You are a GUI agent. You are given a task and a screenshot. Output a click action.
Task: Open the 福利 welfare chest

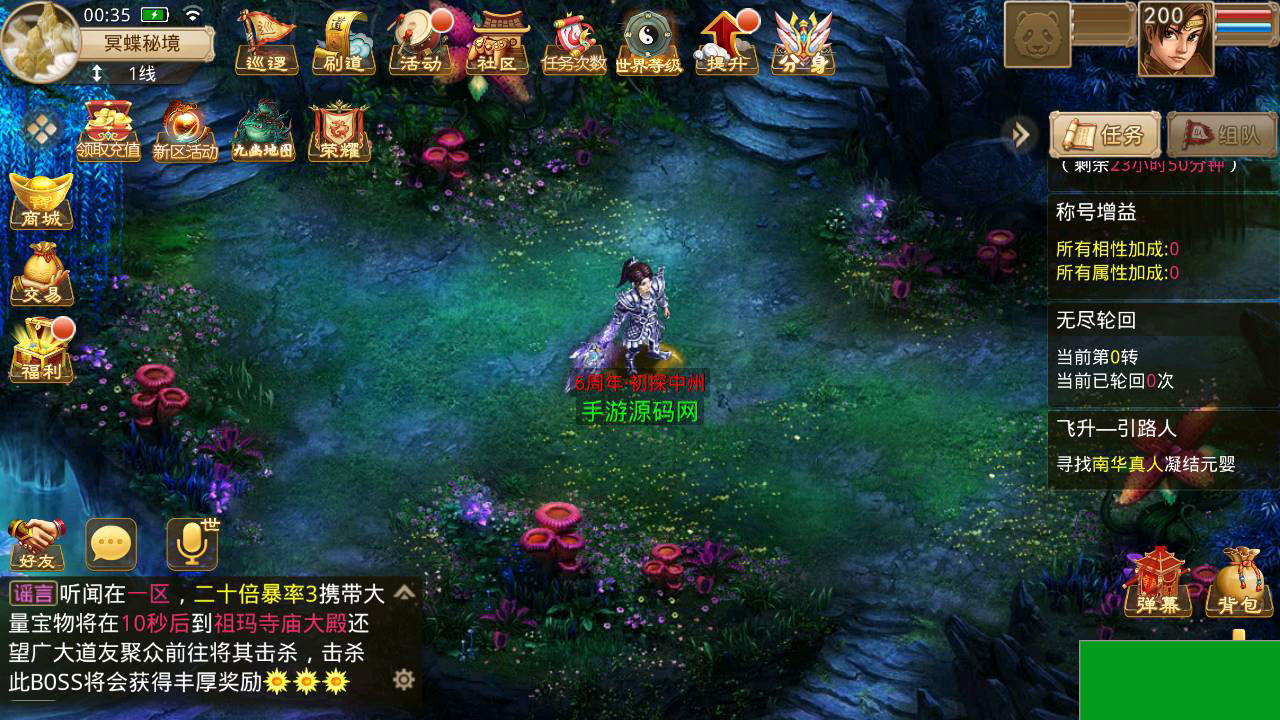pos(42,351)
